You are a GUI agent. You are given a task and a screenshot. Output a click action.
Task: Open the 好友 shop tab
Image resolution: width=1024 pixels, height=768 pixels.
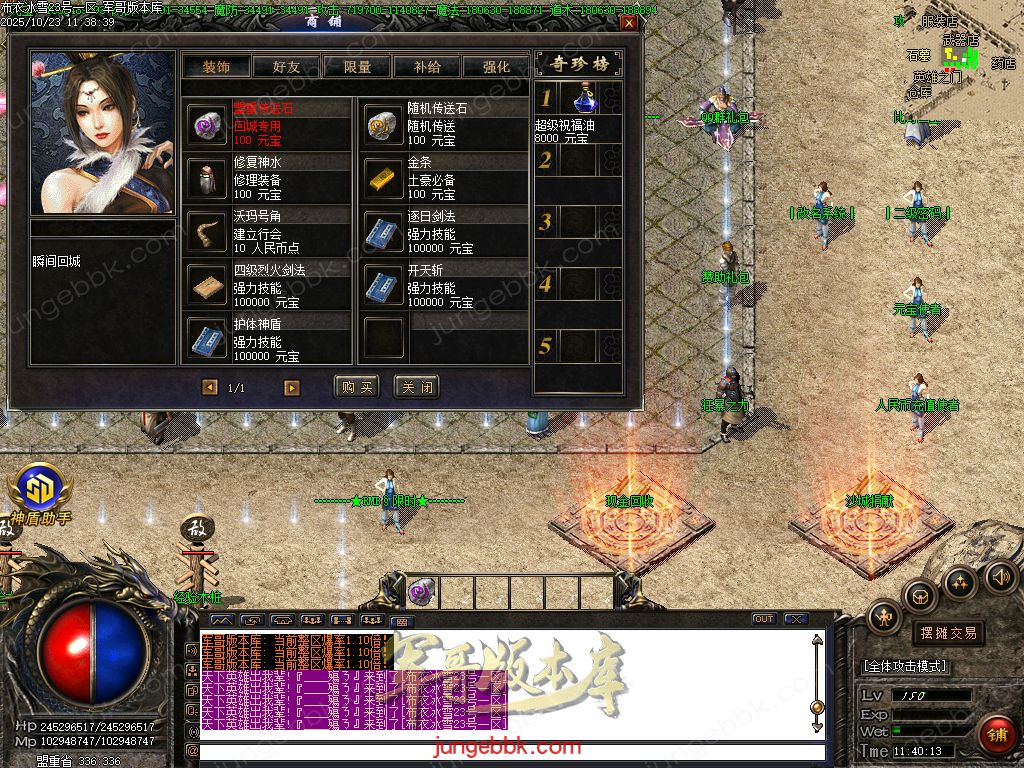click(x=286, y=67)
